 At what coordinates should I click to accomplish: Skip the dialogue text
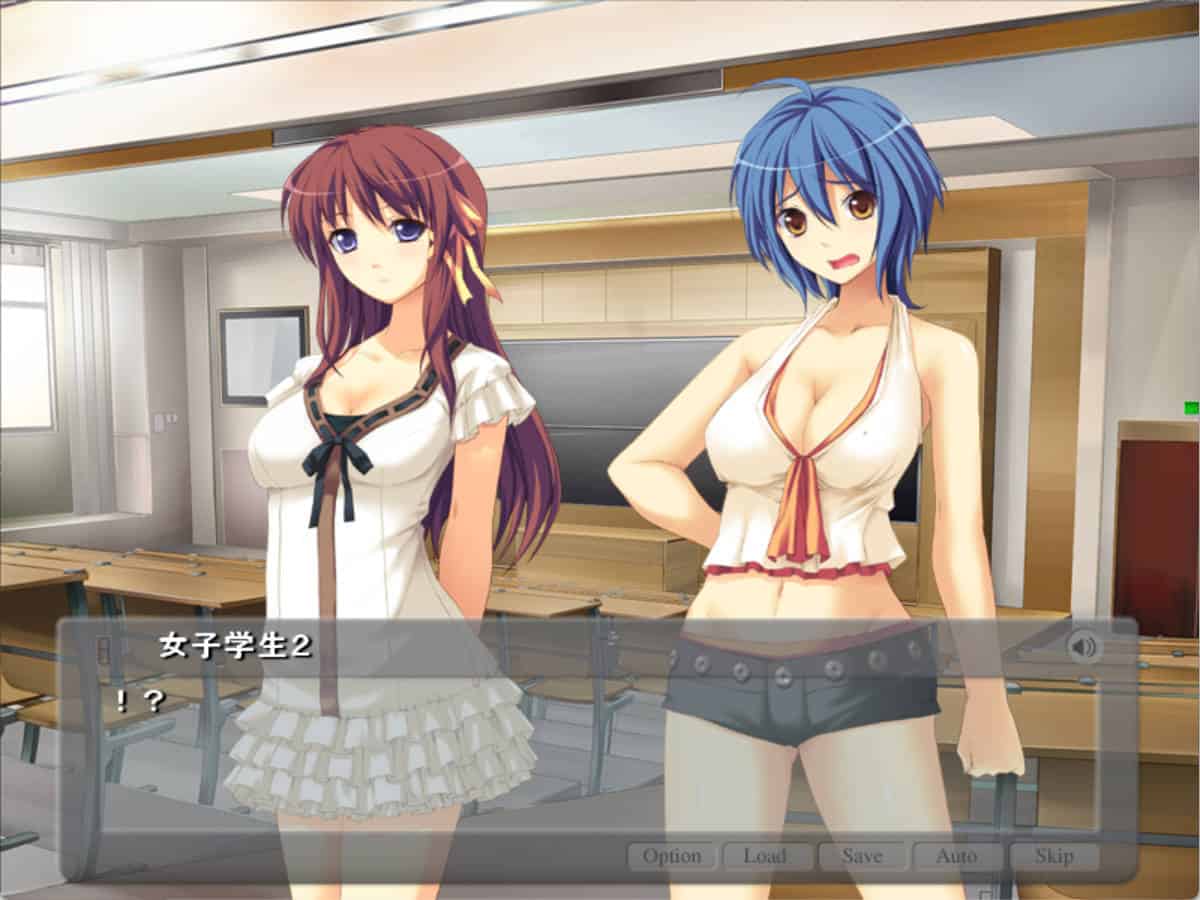pos(1054,856)
